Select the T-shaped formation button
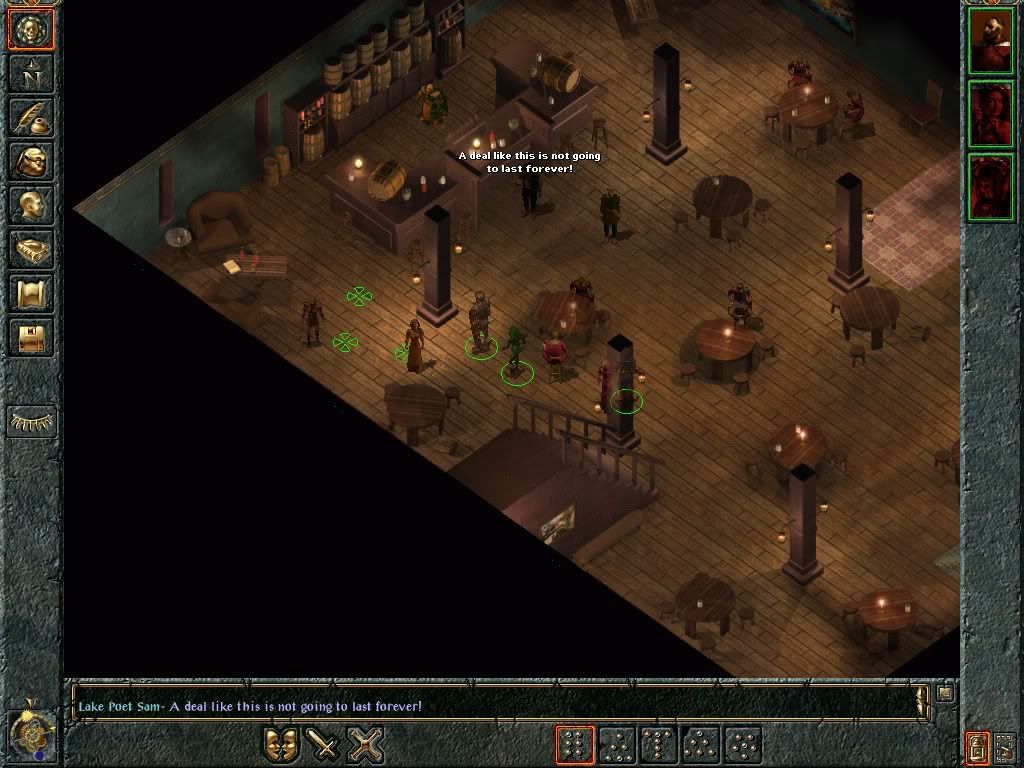 point(660,746)
